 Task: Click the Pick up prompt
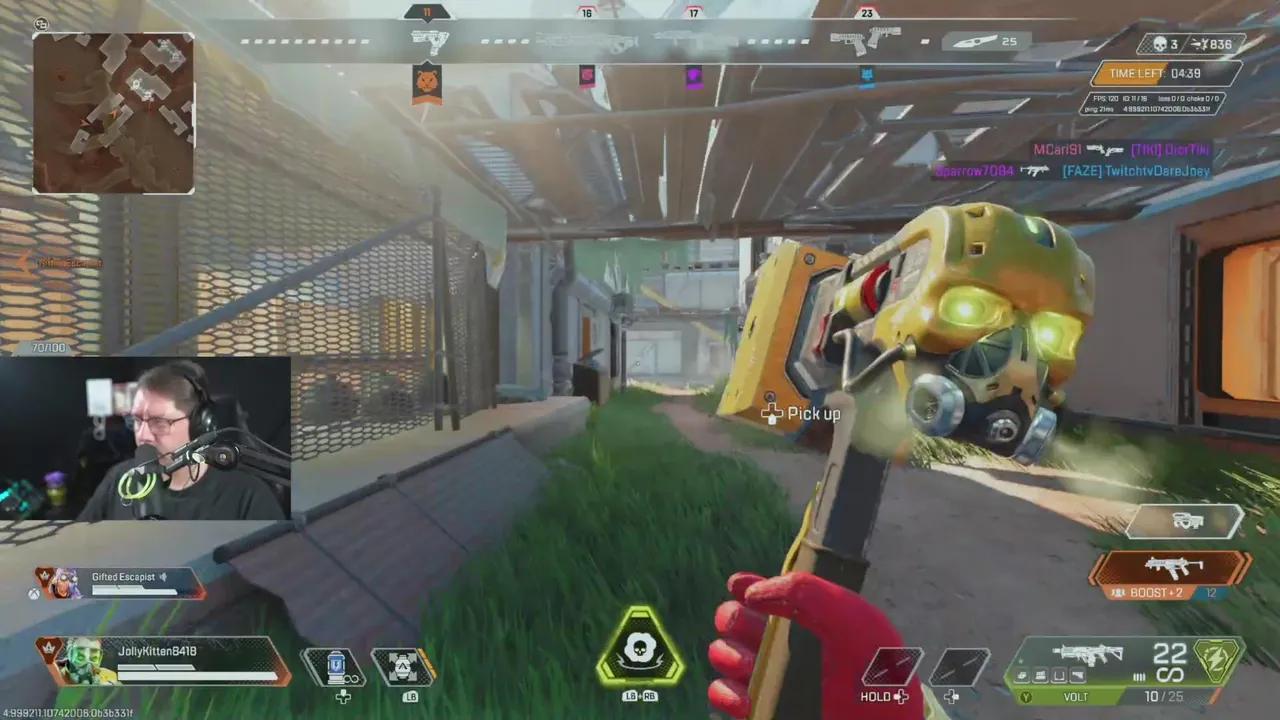[x=802, y=413]
